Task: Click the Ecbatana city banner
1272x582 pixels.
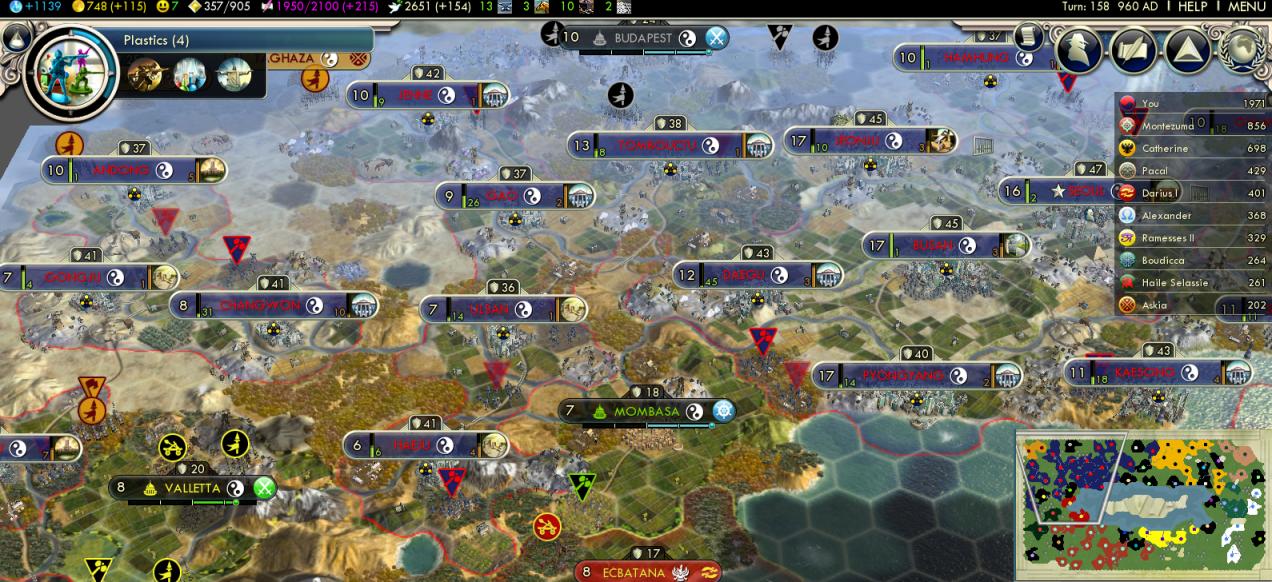Action: click(633, 573)
